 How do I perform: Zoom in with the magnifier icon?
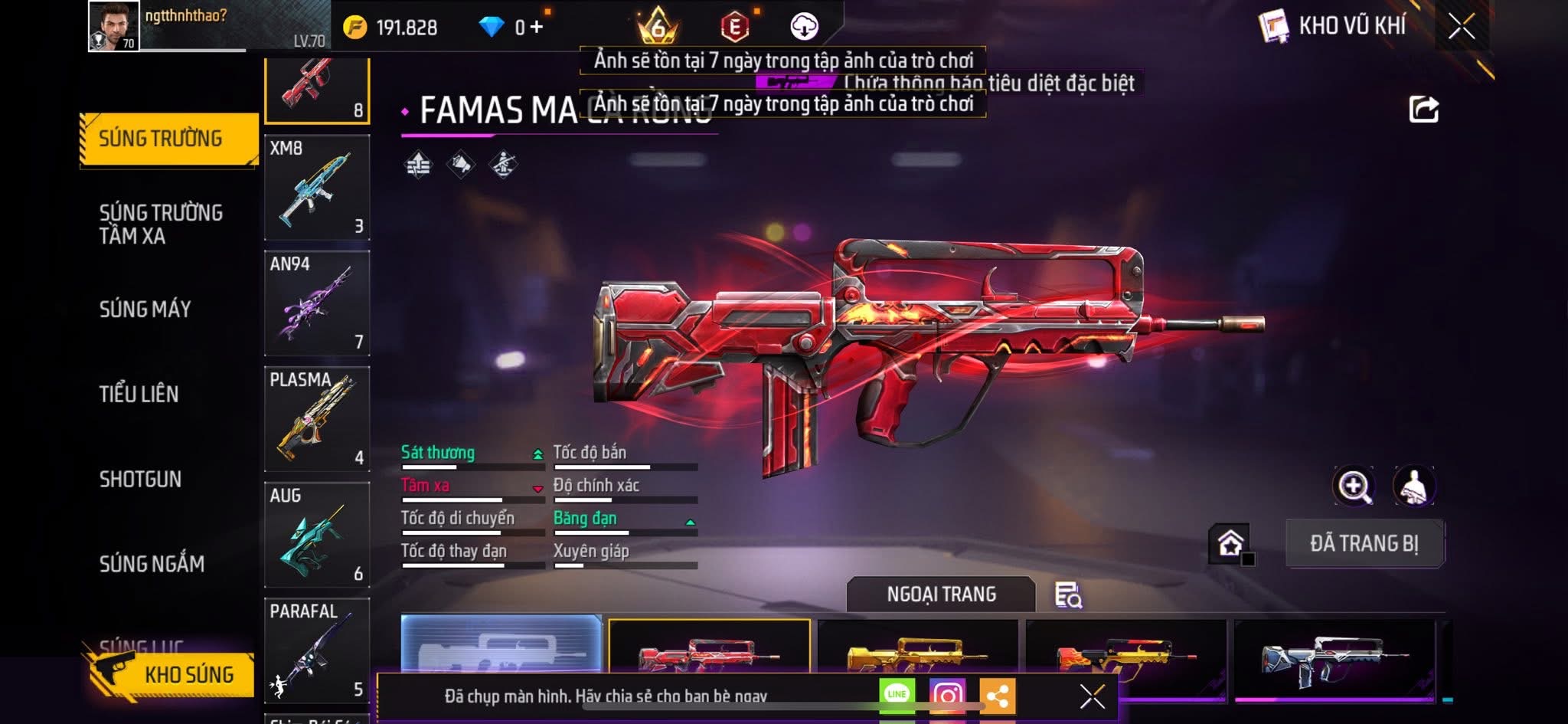pos(1354,486)
